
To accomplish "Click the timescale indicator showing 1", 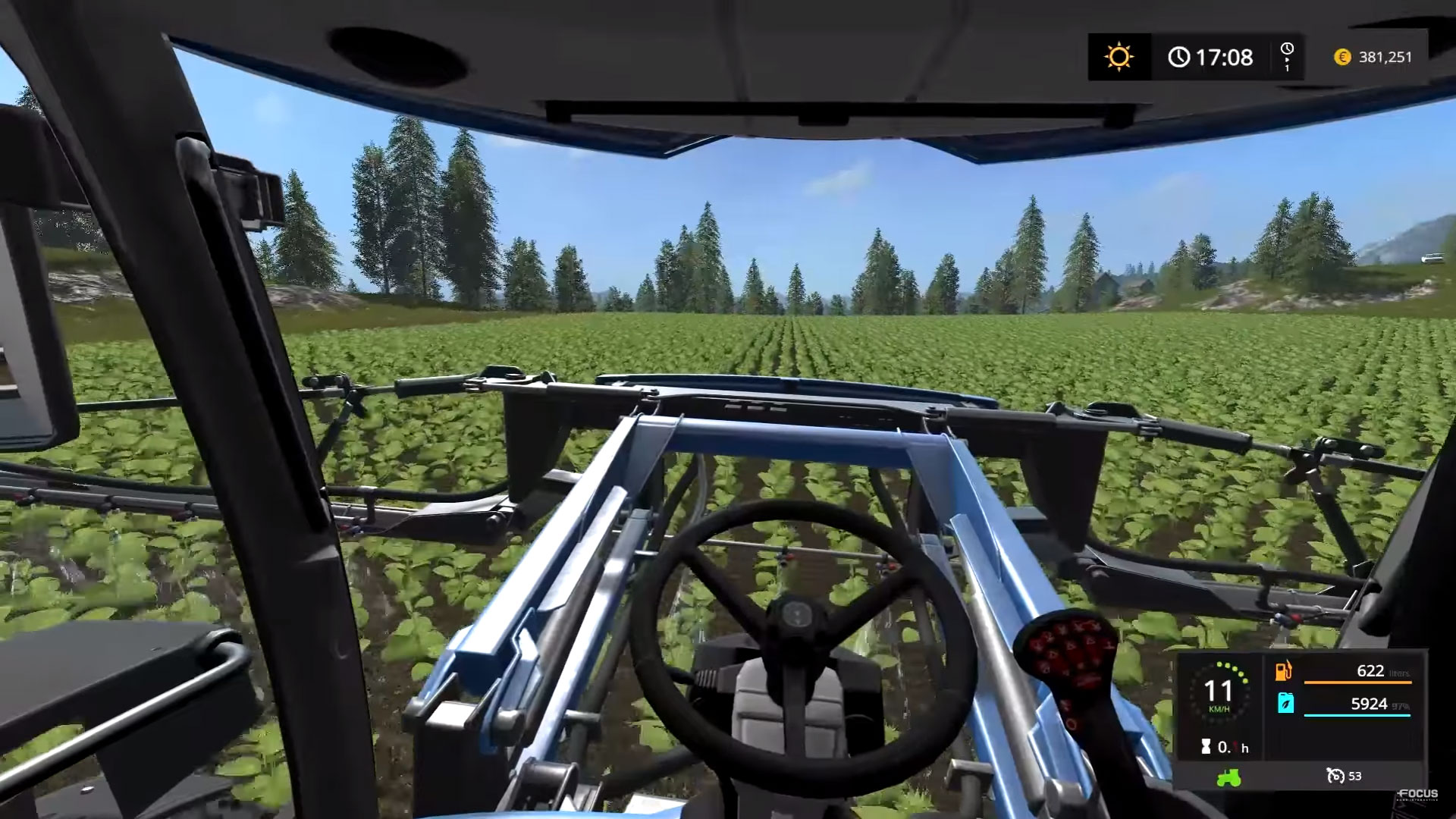I will coord(1285,57).
